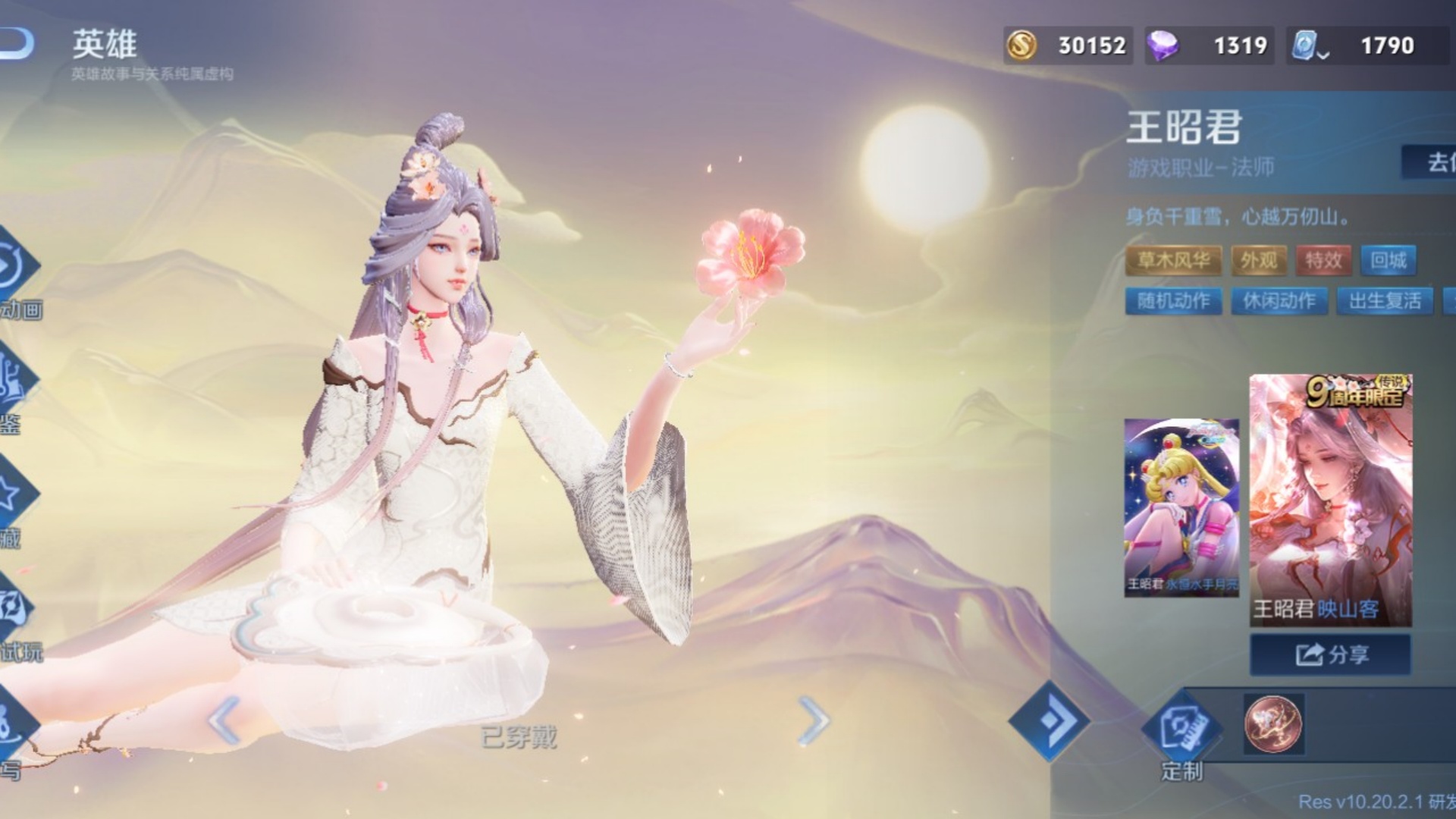Play the 随机动作 animation
The height and width of the screenshot is (819, 1456).
coord(1173,301)
